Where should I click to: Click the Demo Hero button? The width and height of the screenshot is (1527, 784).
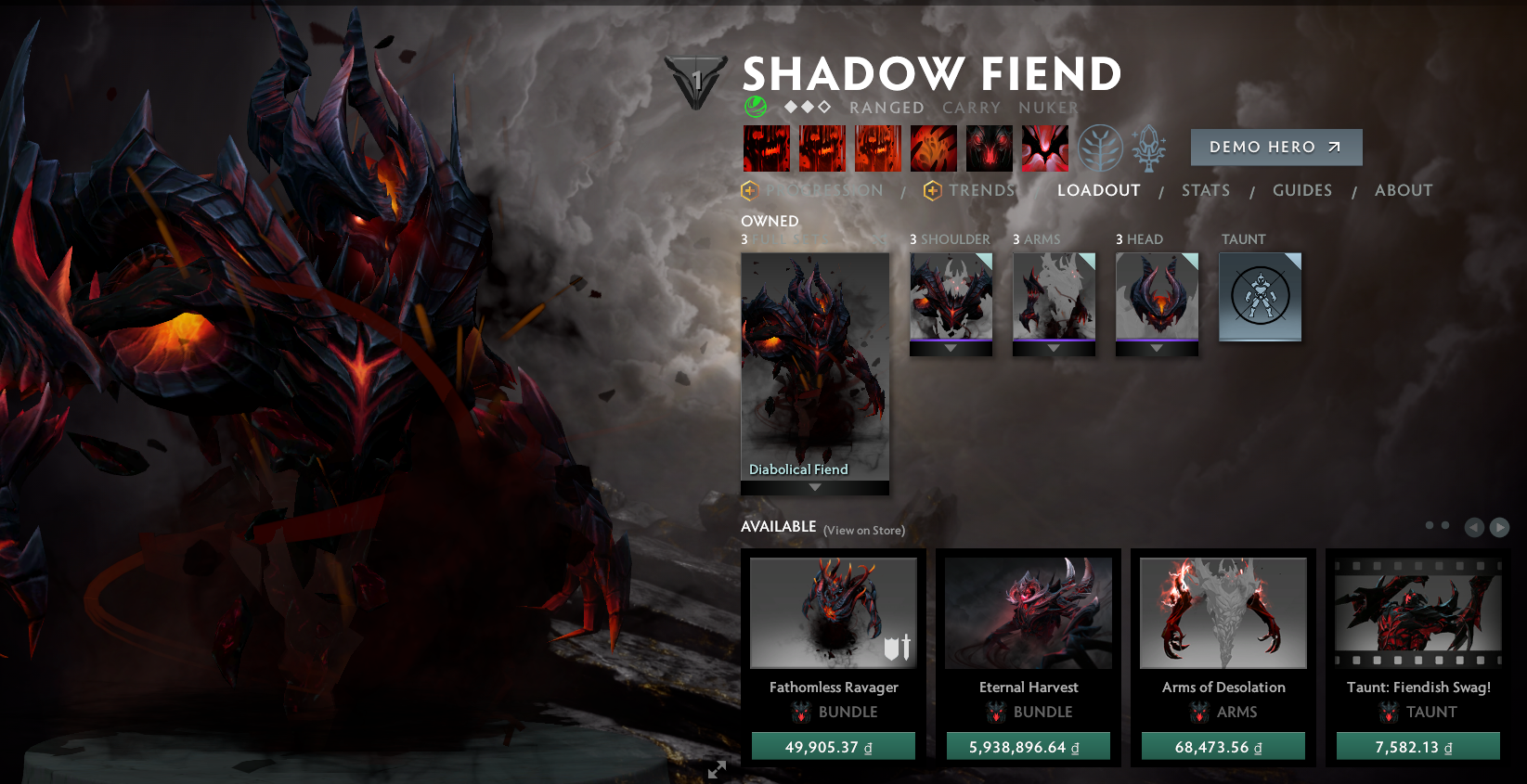coord(1275,147)
